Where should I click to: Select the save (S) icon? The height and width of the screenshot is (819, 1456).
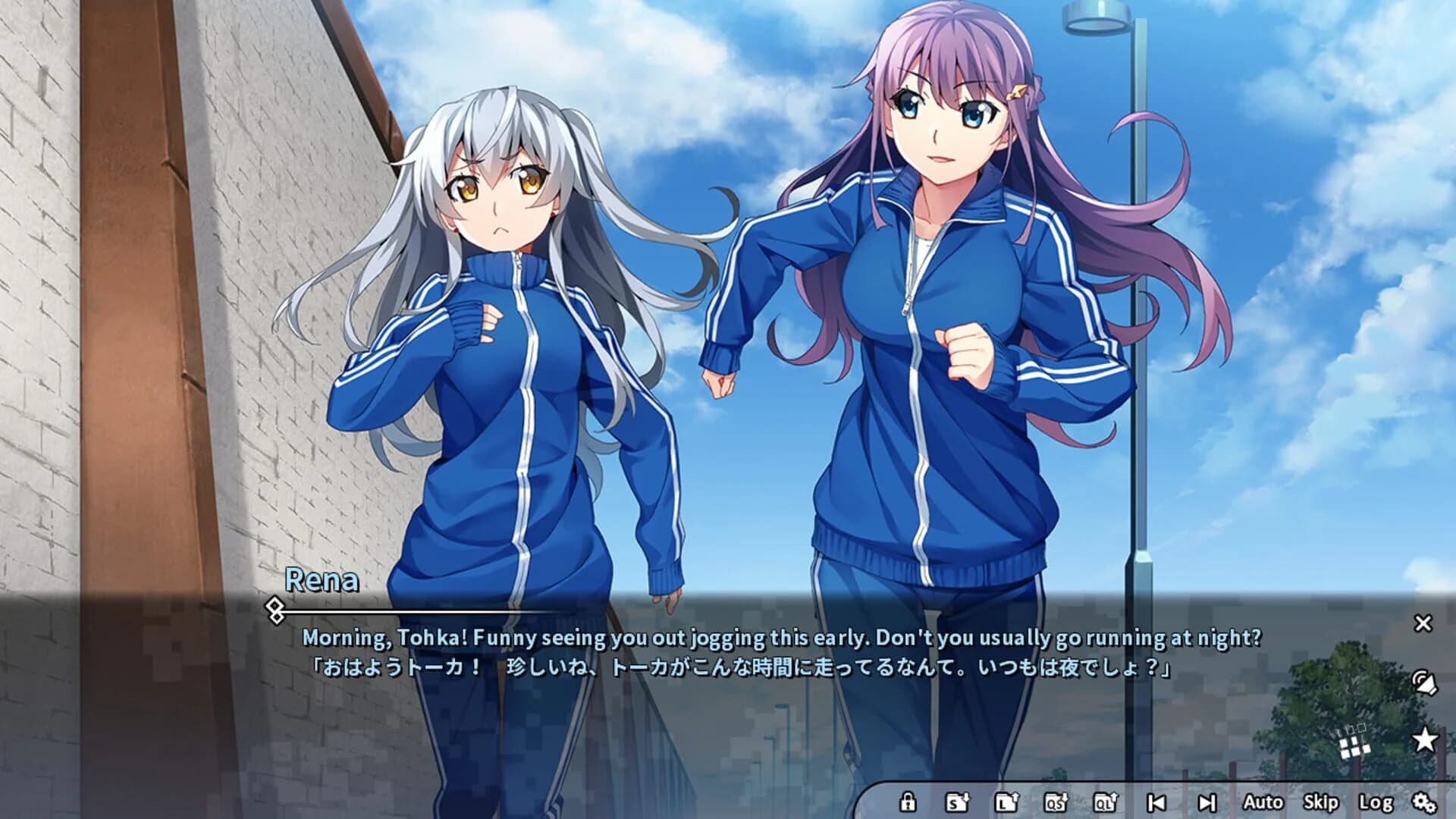coord(958,802)
